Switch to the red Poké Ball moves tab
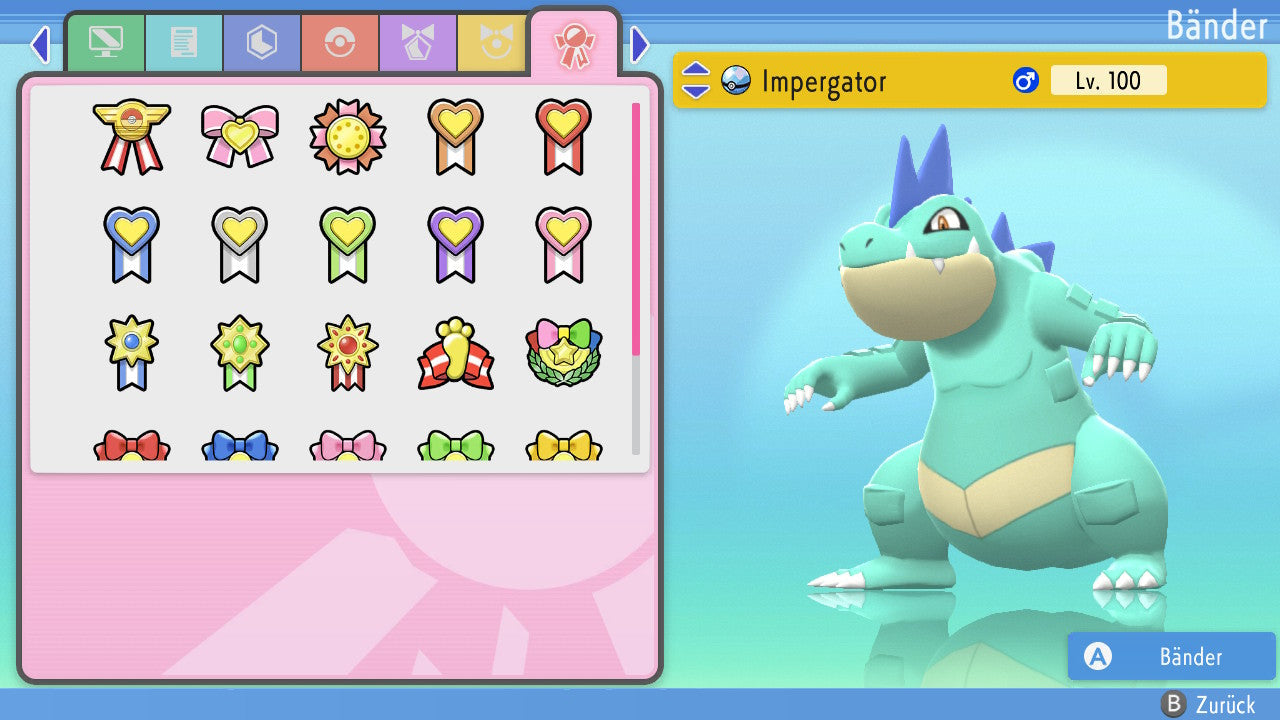The image size is (1280, 720). pyautogui.click(x=340, y=43)
